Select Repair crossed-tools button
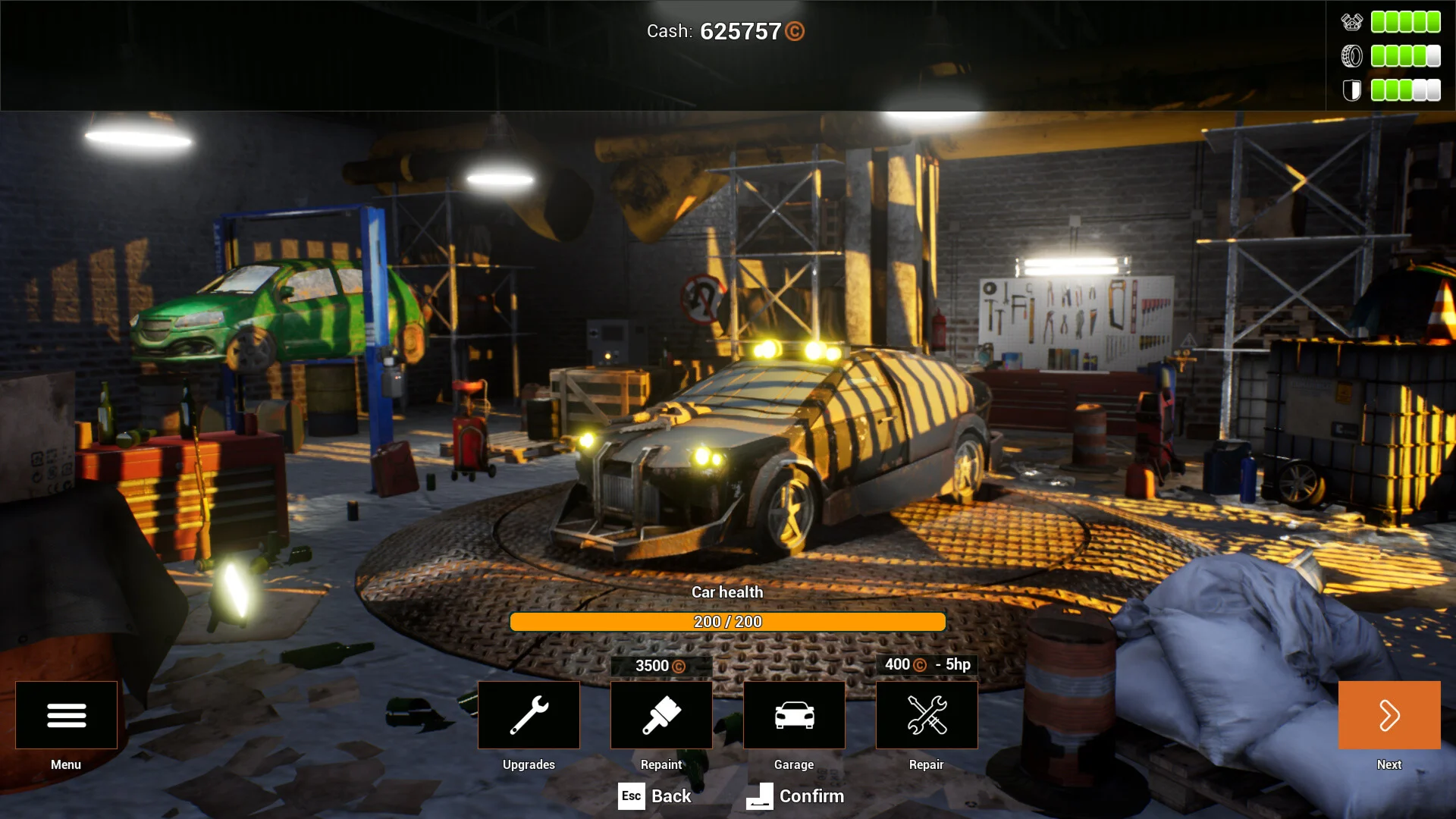The height and width of the screenshot is (819, 1456). pos(927,715)
